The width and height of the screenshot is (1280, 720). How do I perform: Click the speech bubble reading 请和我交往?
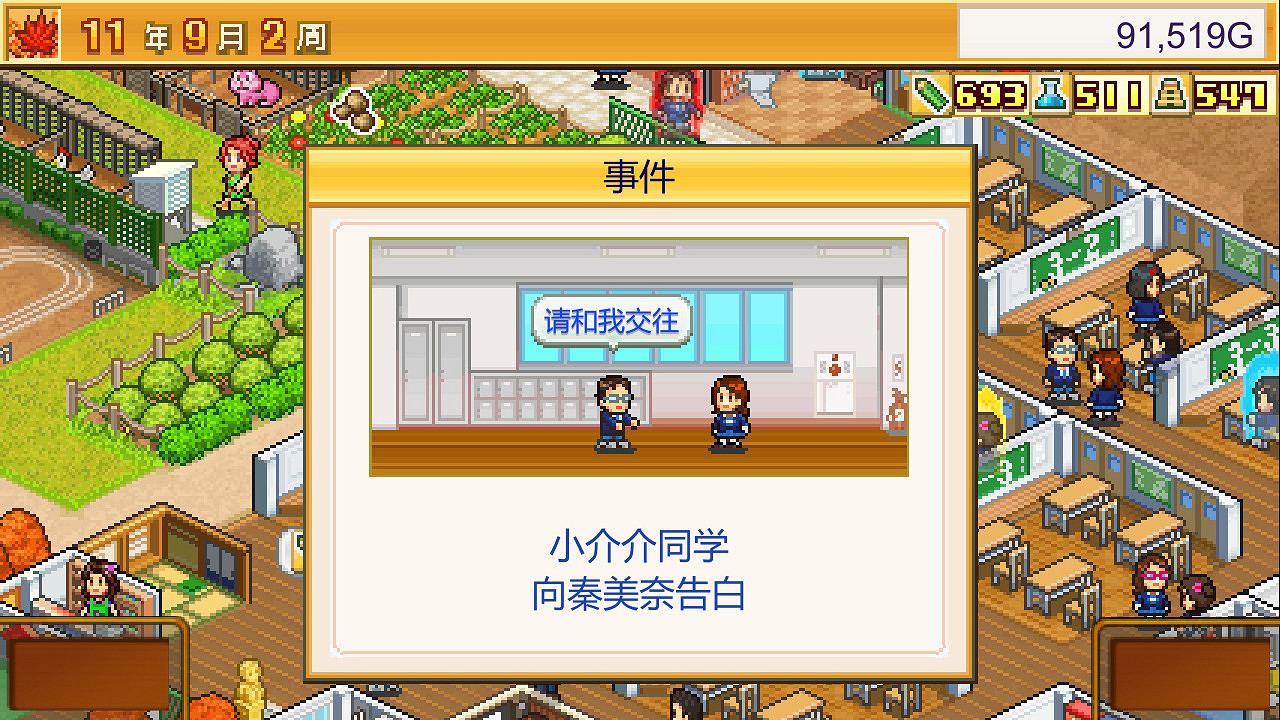(613, 320)
